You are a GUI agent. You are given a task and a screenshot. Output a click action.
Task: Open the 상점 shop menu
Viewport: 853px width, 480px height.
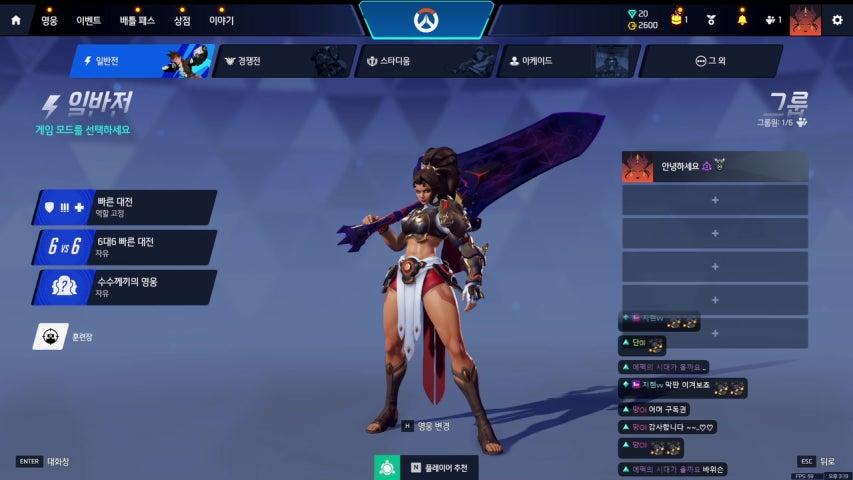[182, 19]
